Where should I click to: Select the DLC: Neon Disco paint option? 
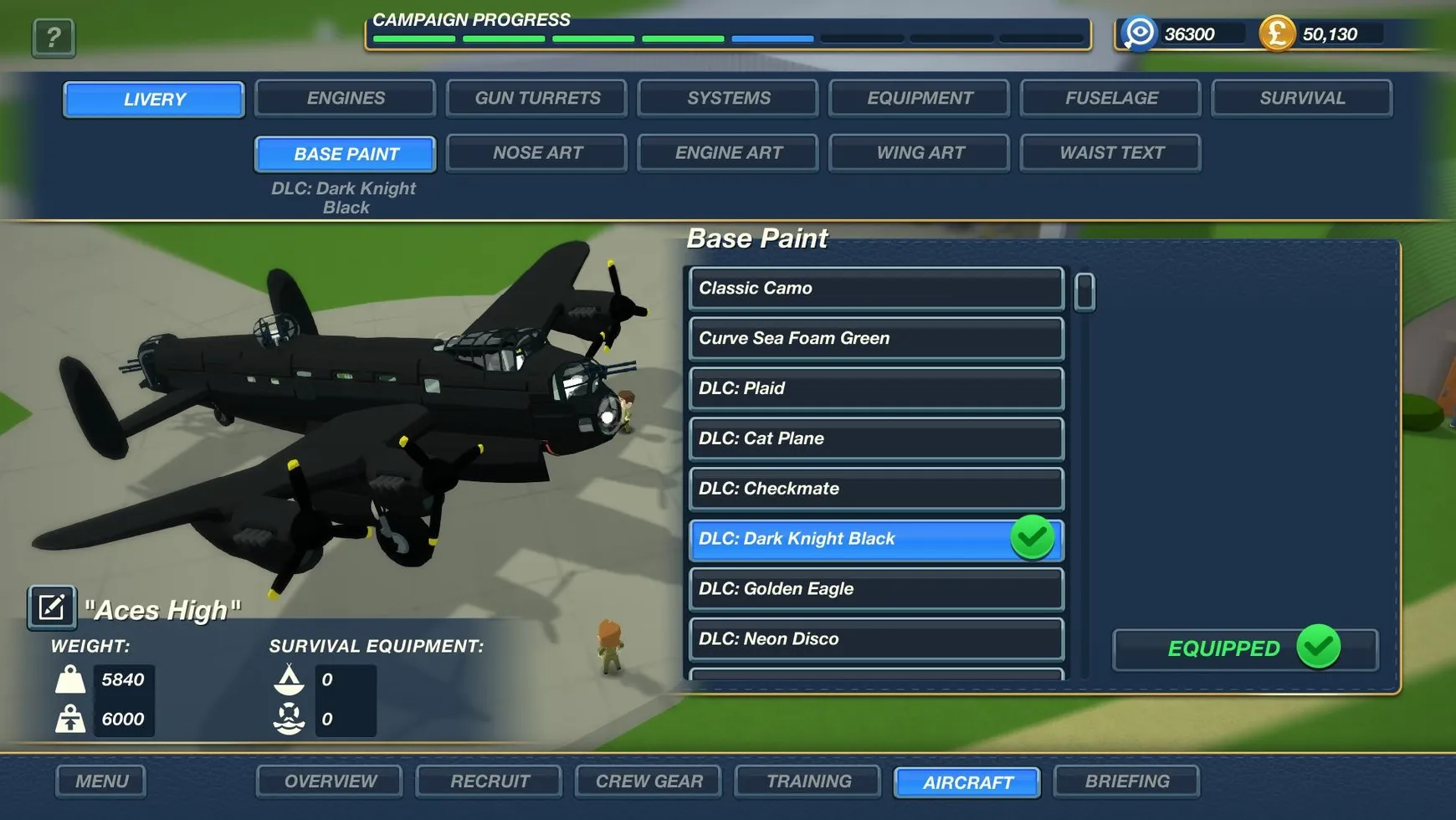[875, 638]
